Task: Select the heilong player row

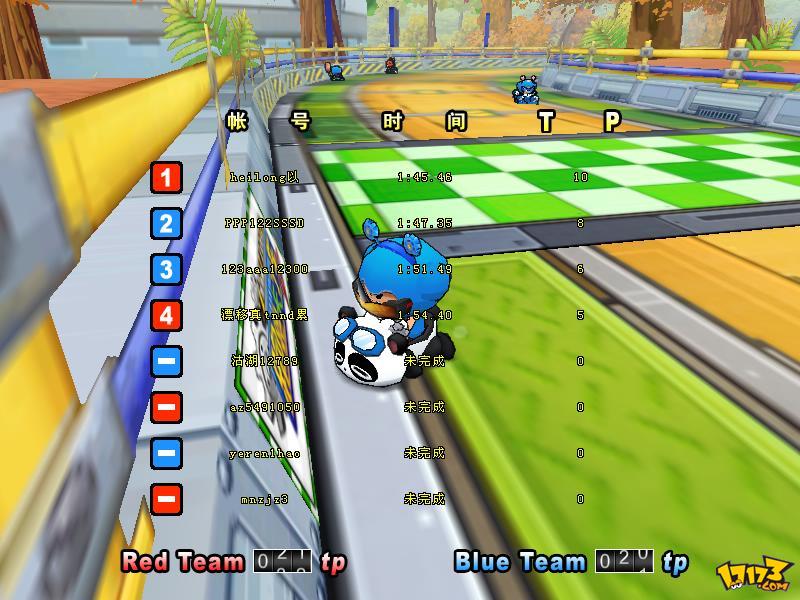Action: [x=264, y=177]
